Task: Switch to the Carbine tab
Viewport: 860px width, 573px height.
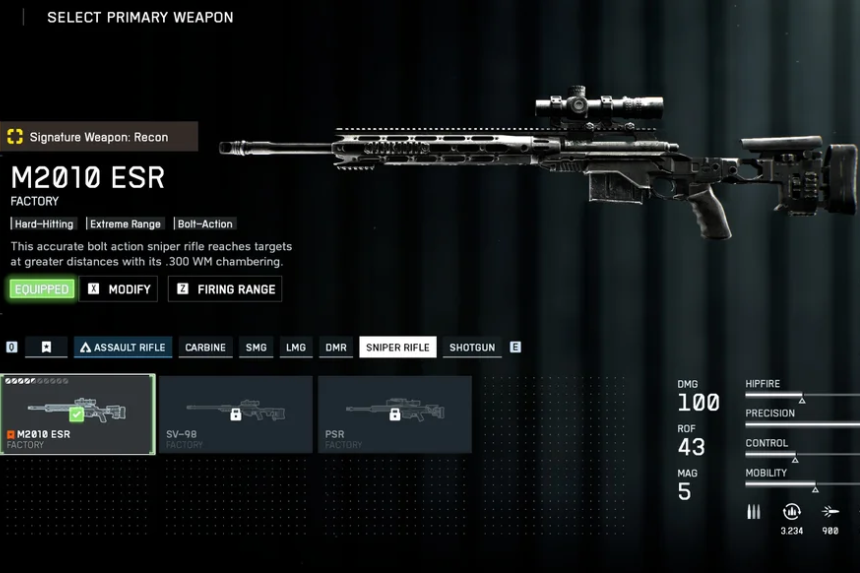Action: point(206,347)
